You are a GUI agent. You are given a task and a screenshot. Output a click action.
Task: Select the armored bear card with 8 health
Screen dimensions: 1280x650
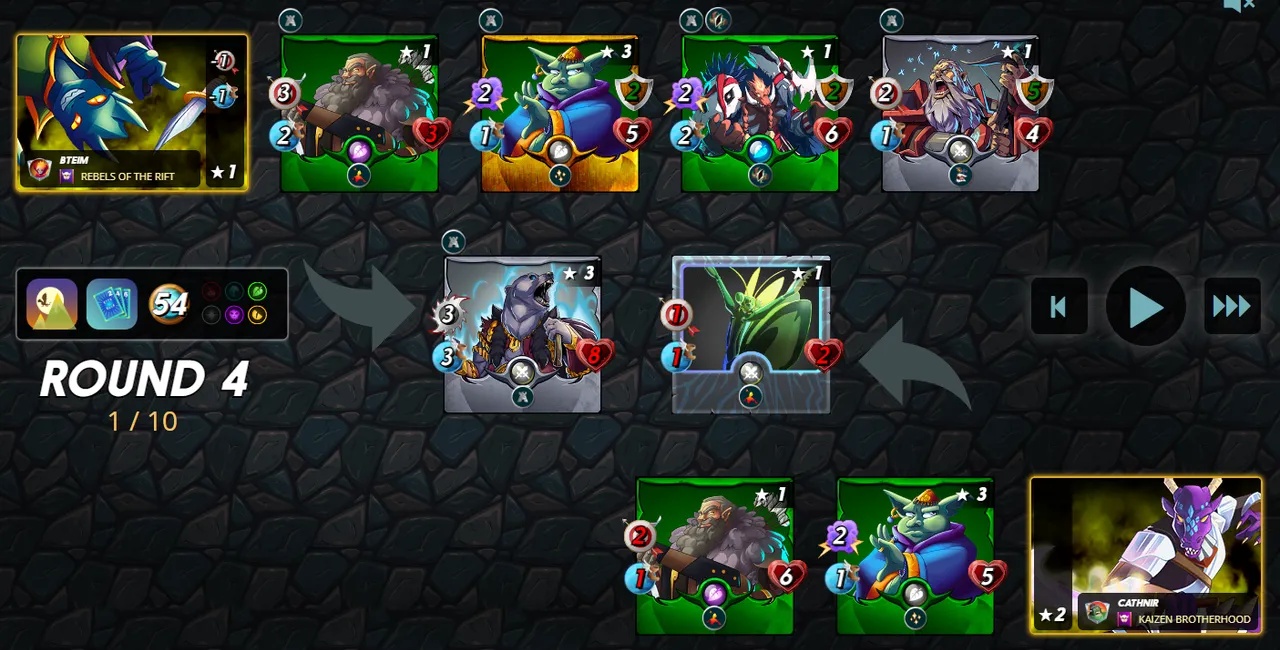click(522, 334)
